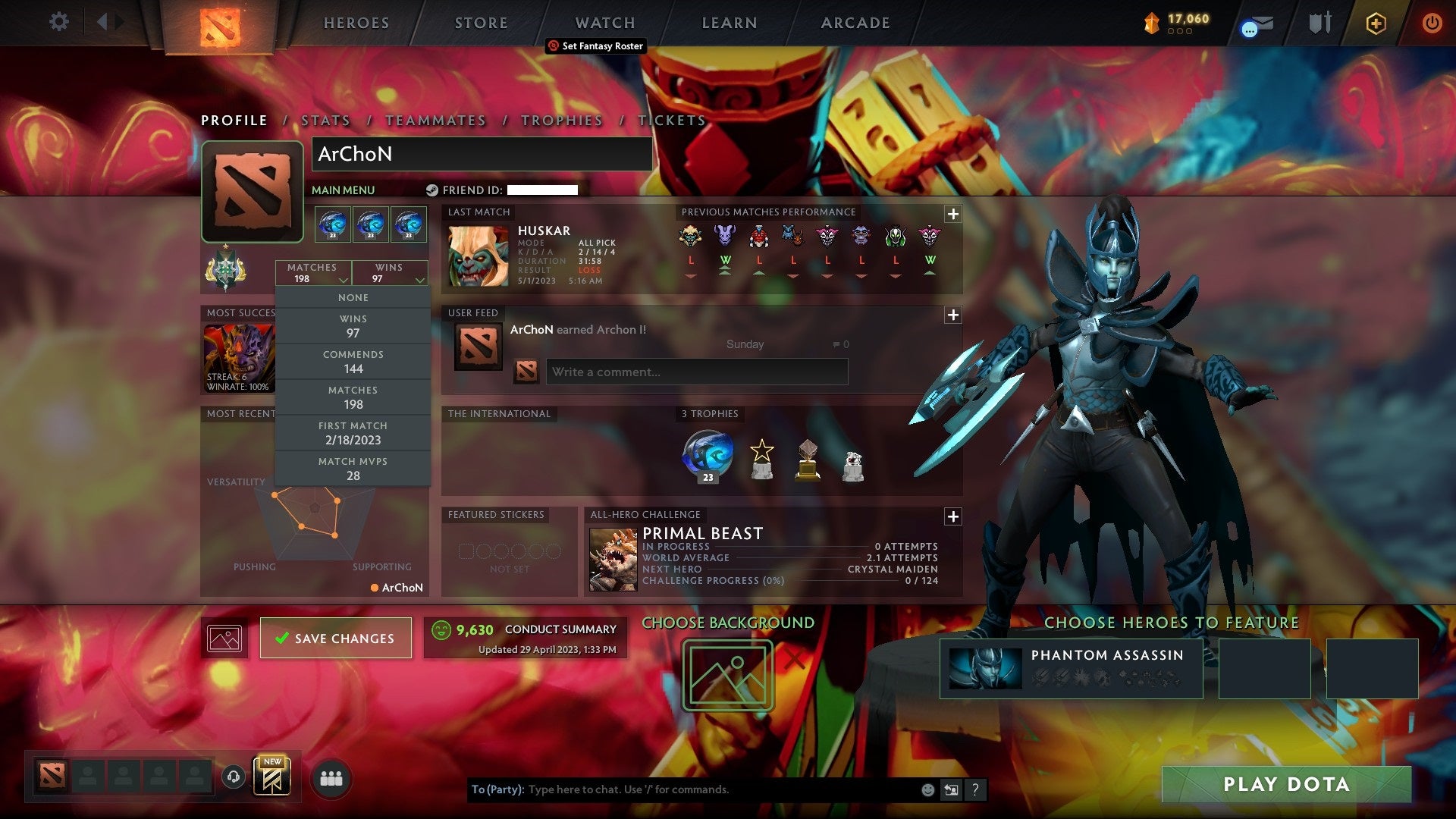Select COMMENDS as showcased stat

[x=353, y=361]
